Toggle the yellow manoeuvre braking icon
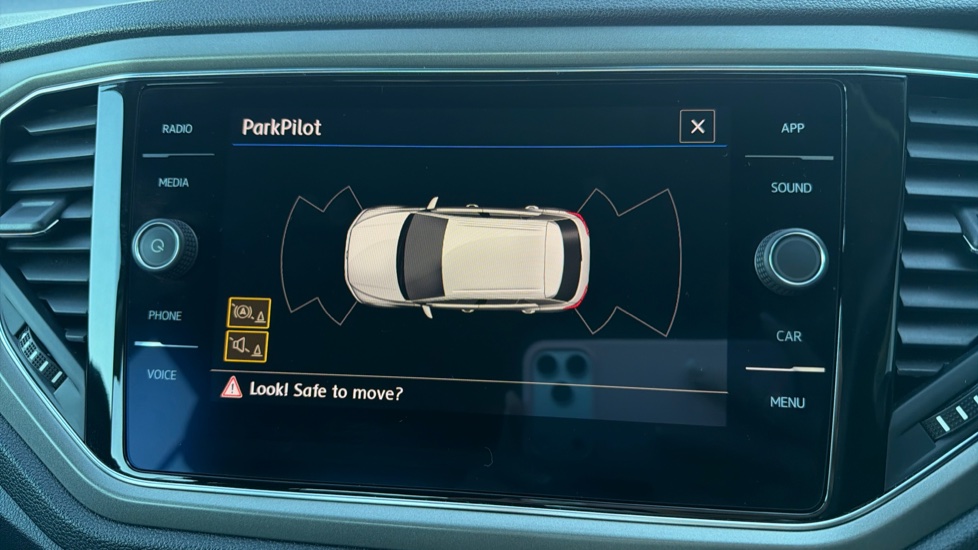Screen dimensions: 978x550 [248, 312]
